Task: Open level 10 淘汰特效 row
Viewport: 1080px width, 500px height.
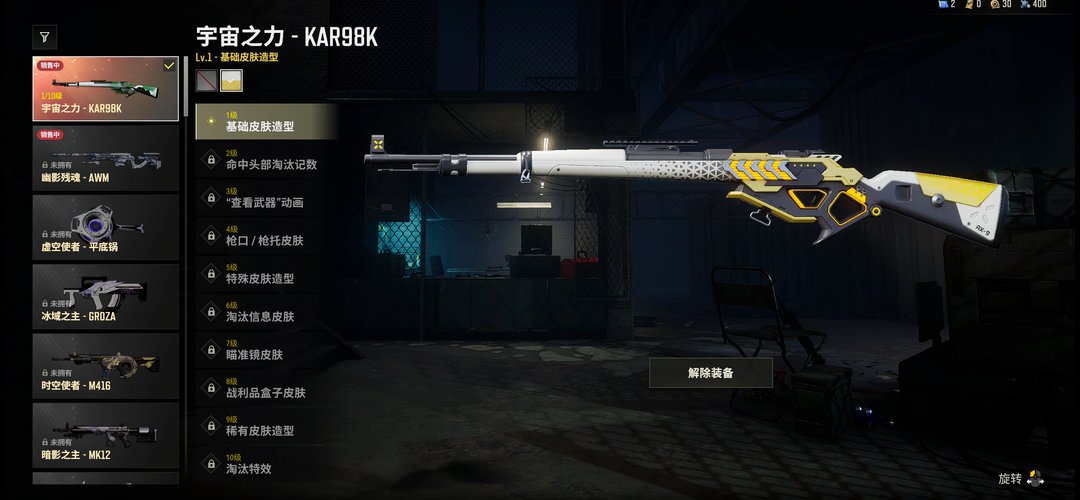Action: pyautogui.click(x=266, y=464)
